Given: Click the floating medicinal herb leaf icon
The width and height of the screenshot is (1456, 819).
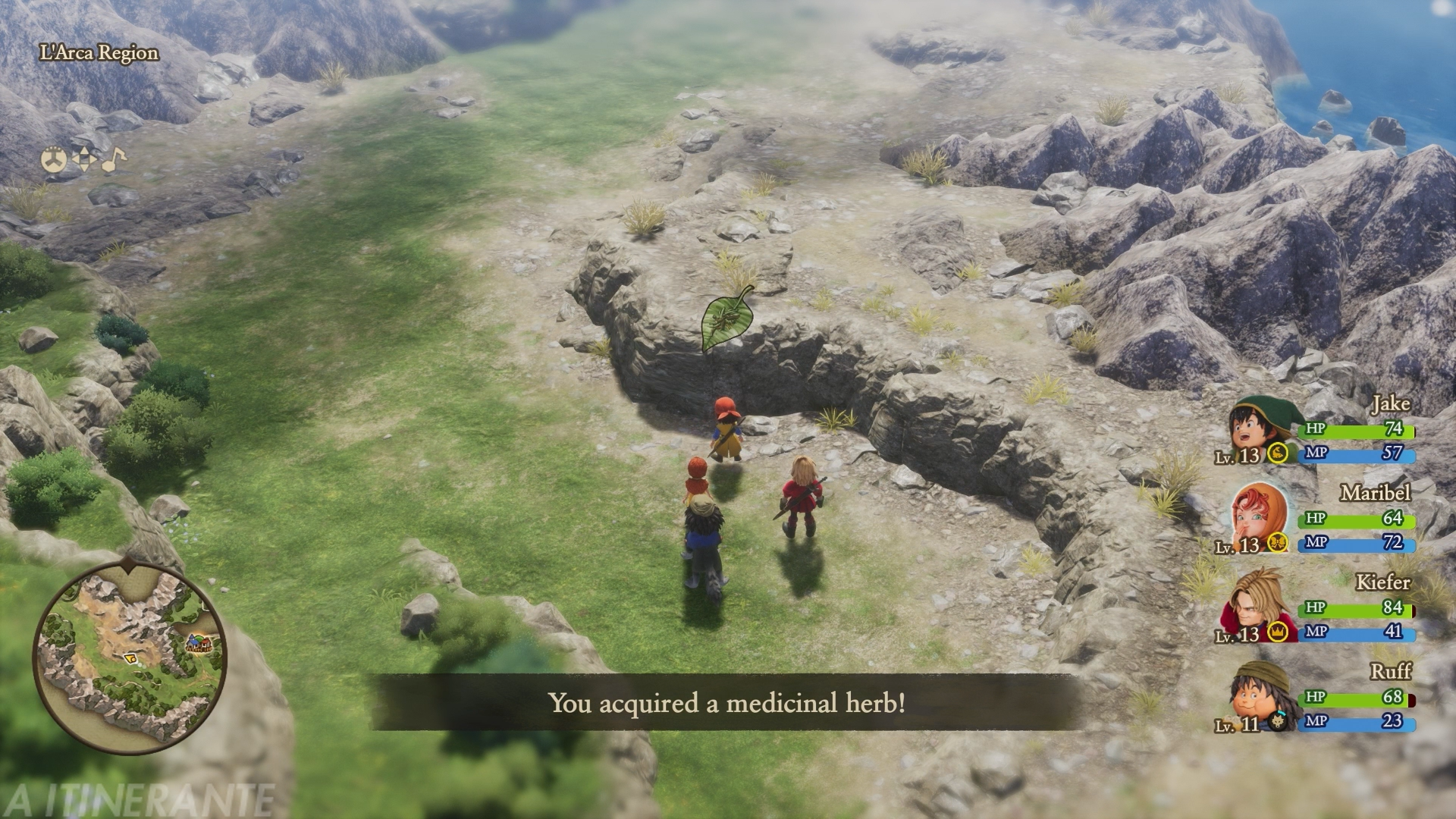Looking at the screenshot, I should tap(726, 319).
